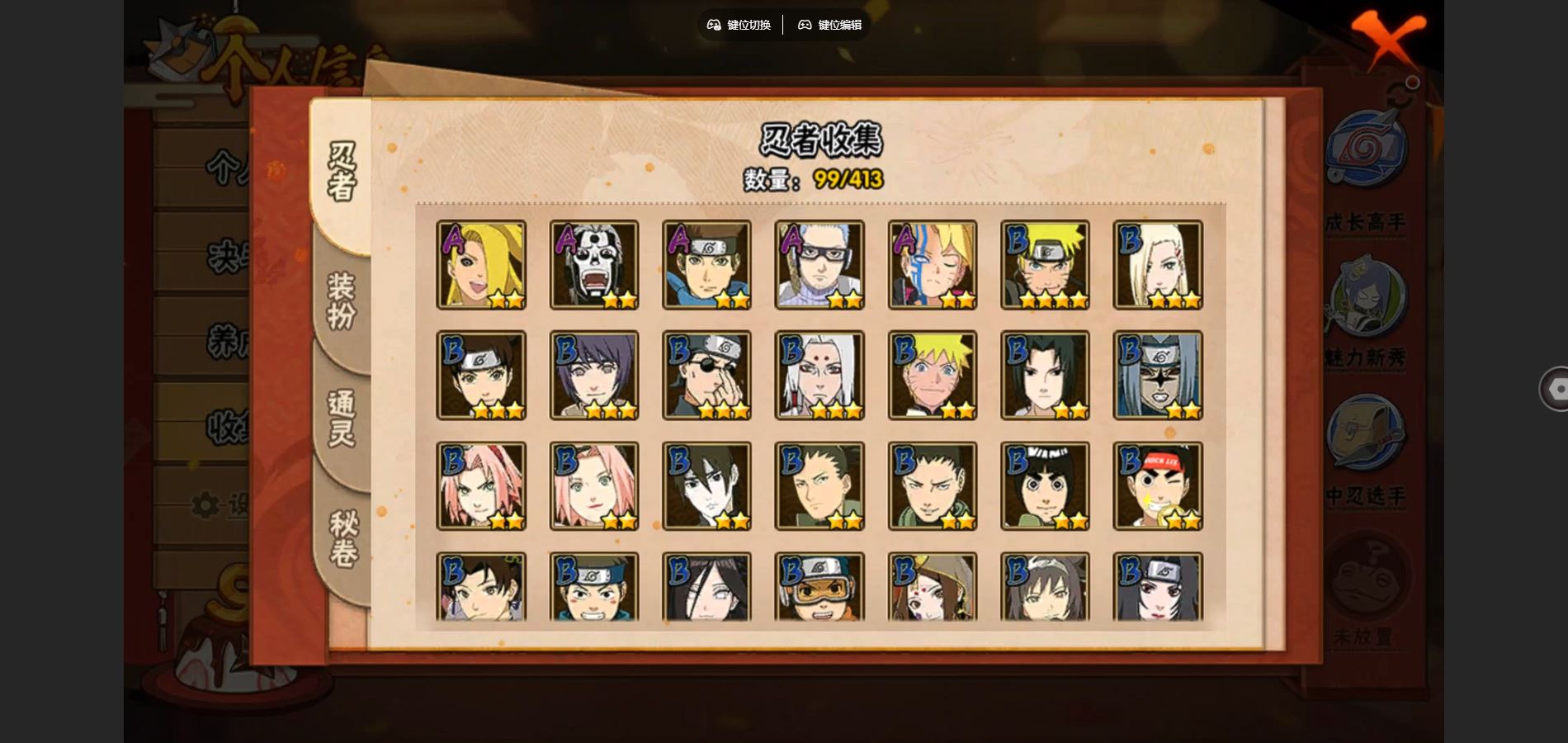Switch to the 忍者 tab
The image size is (1568, 743).
point(342,172)
